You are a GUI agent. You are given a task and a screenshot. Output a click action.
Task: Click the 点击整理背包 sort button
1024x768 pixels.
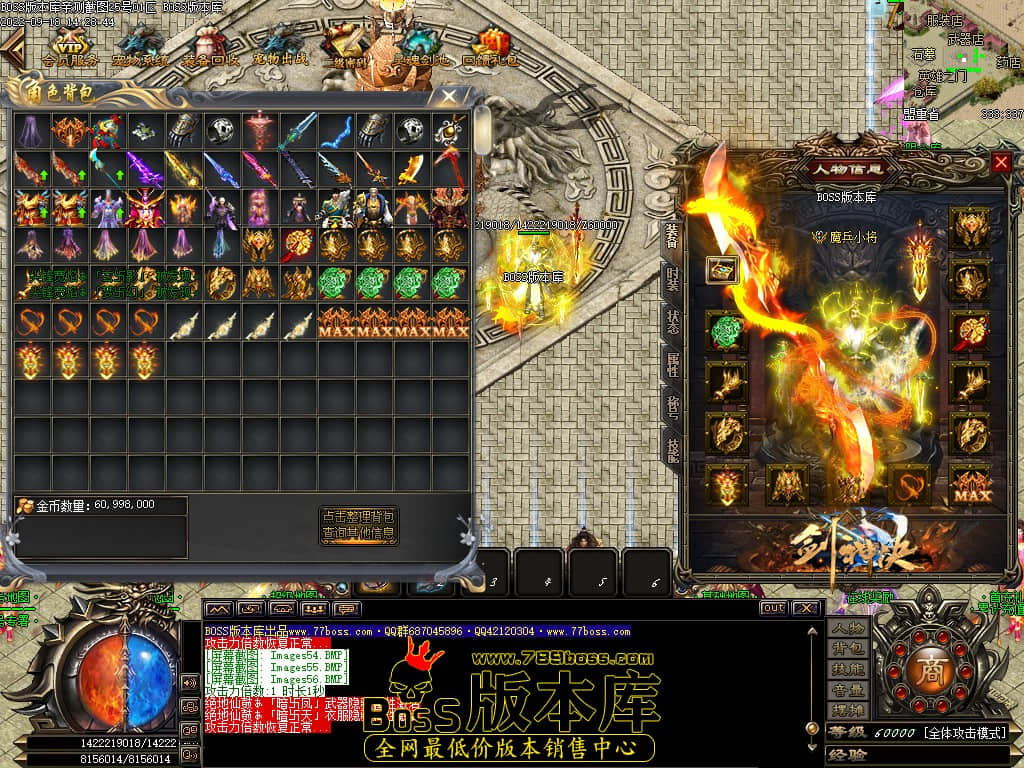[x=359, y=516]
